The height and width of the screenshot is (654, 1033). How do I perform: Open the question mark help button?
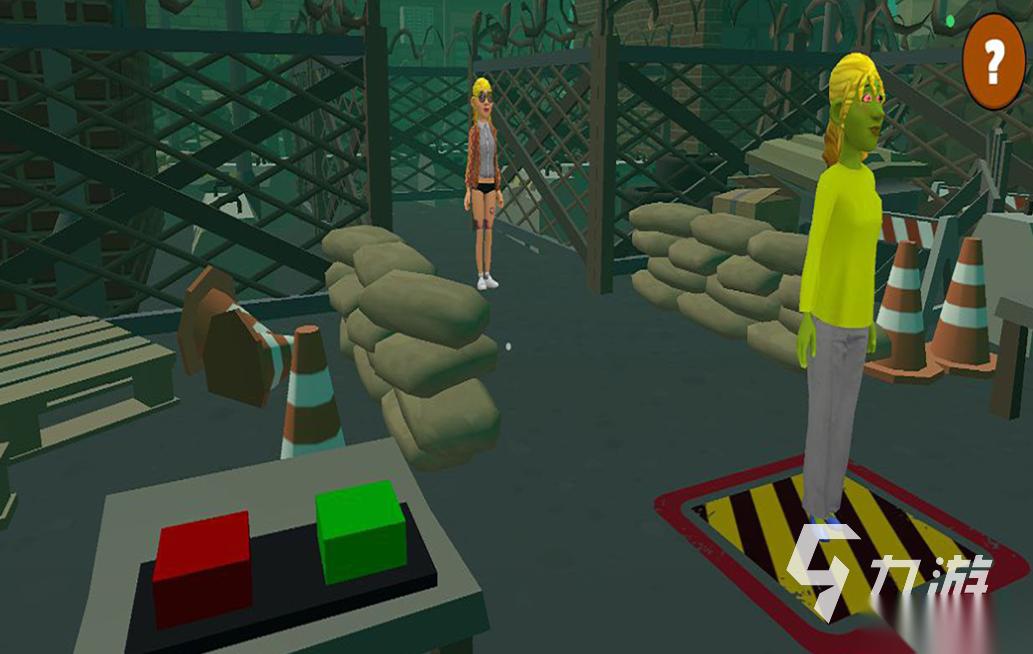[993, 62]
